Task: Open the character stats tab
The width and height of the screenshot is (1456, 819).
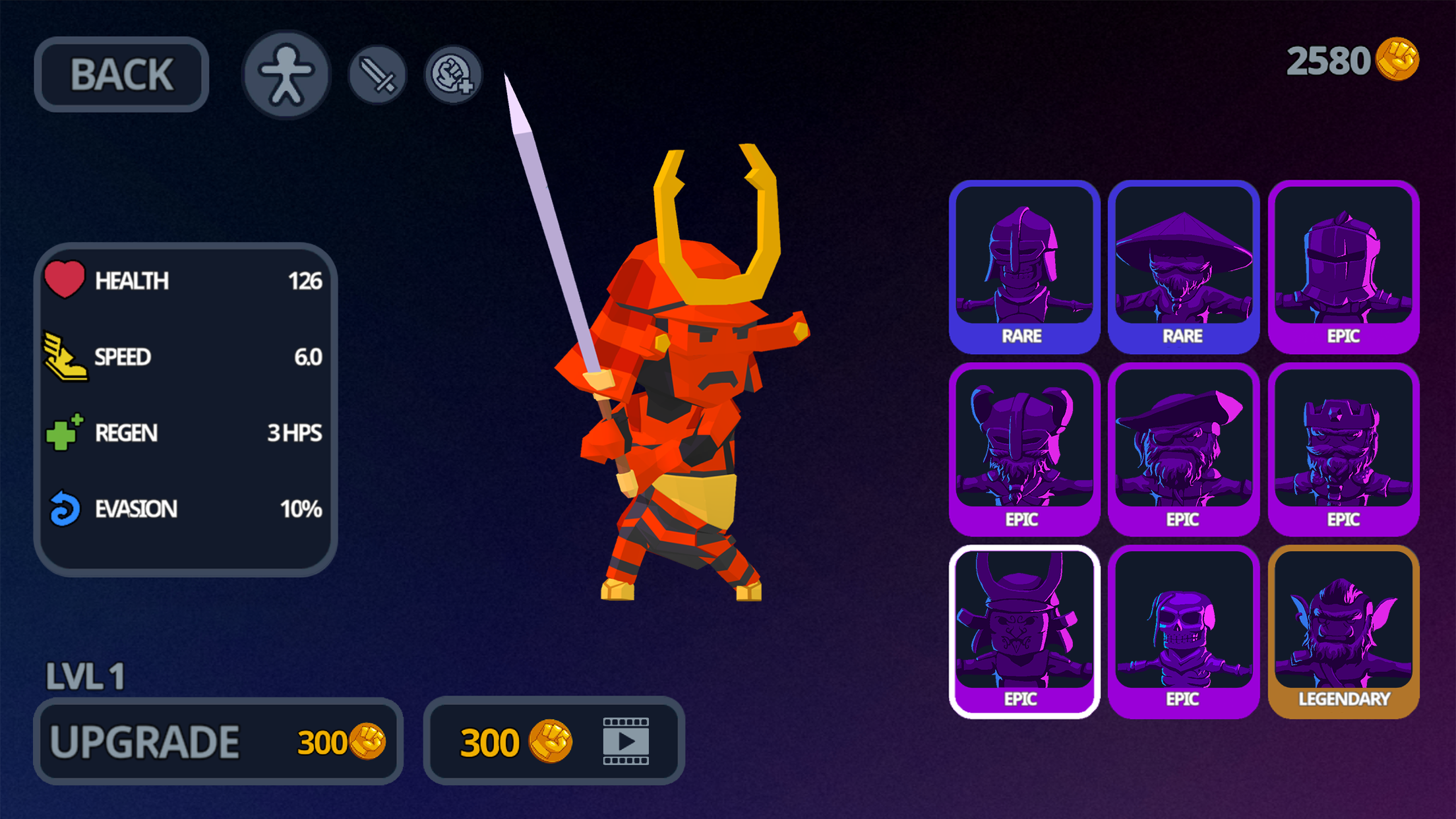Action: pos(286,74)
